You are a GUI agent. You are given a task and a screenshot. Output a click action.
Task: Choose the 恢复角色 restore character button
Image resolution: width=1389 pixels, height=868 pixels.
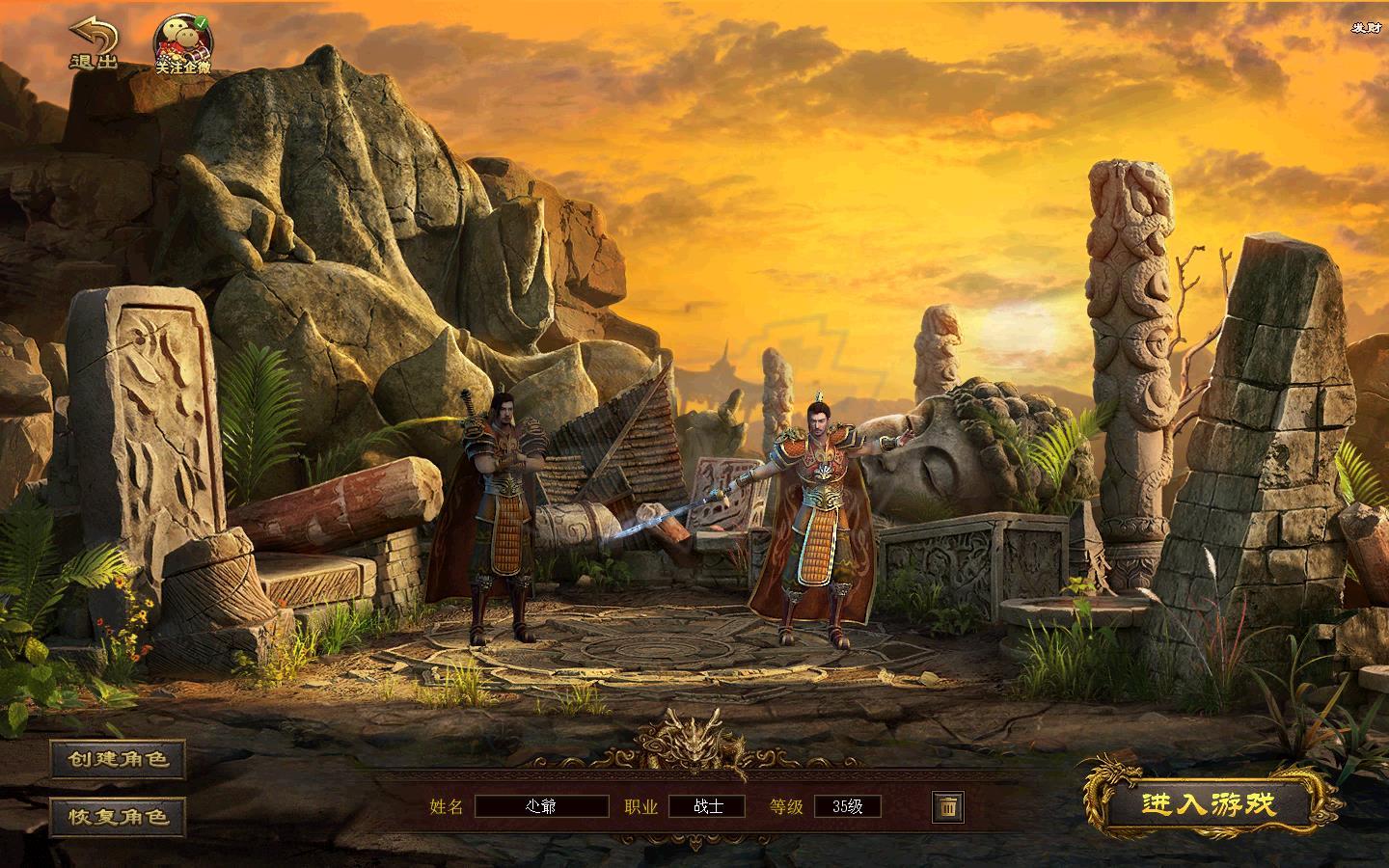point(118,816)
